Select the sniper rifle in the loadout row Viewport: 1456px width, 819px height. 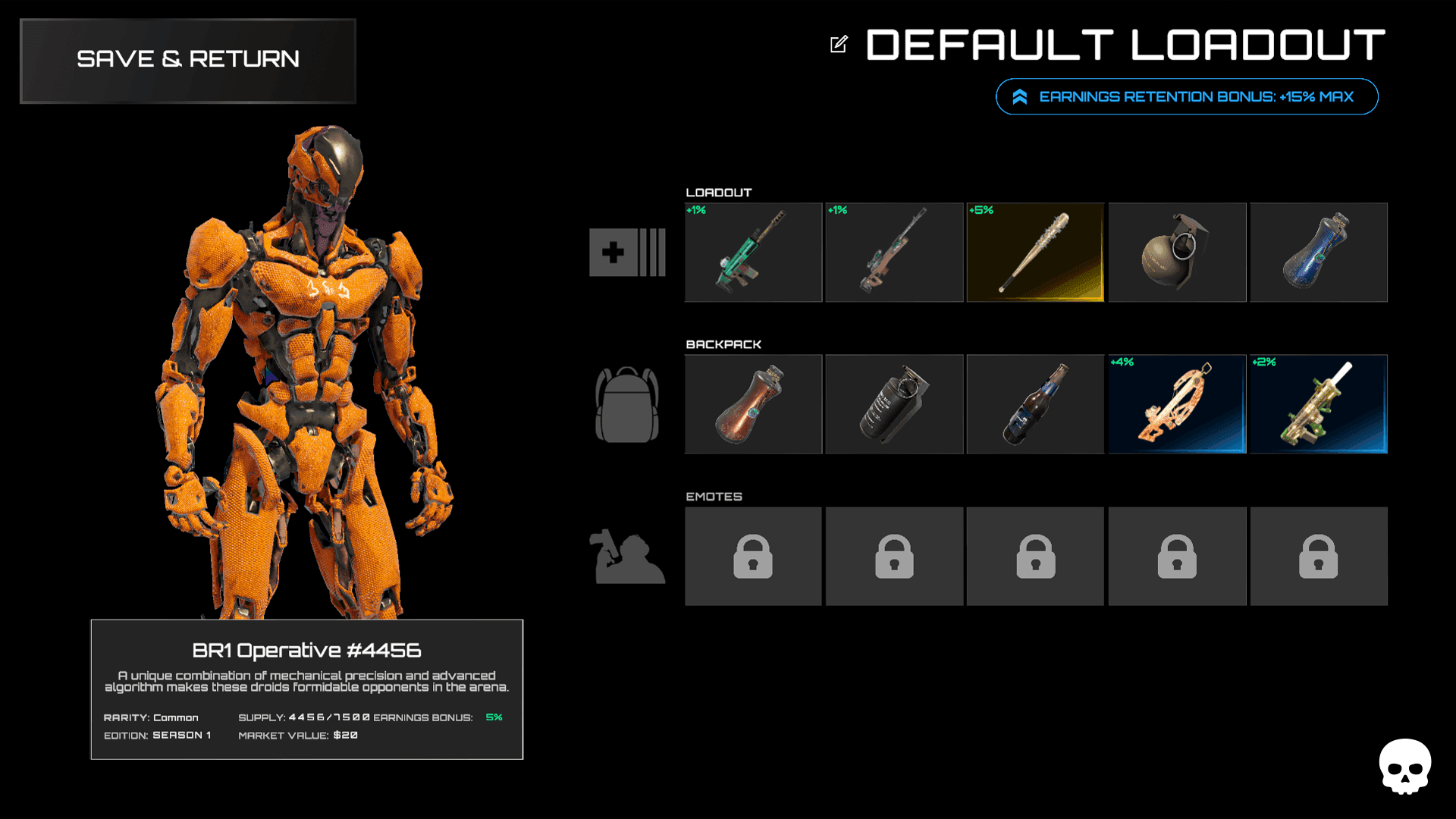pyautogui.click(x=893, y=252)
